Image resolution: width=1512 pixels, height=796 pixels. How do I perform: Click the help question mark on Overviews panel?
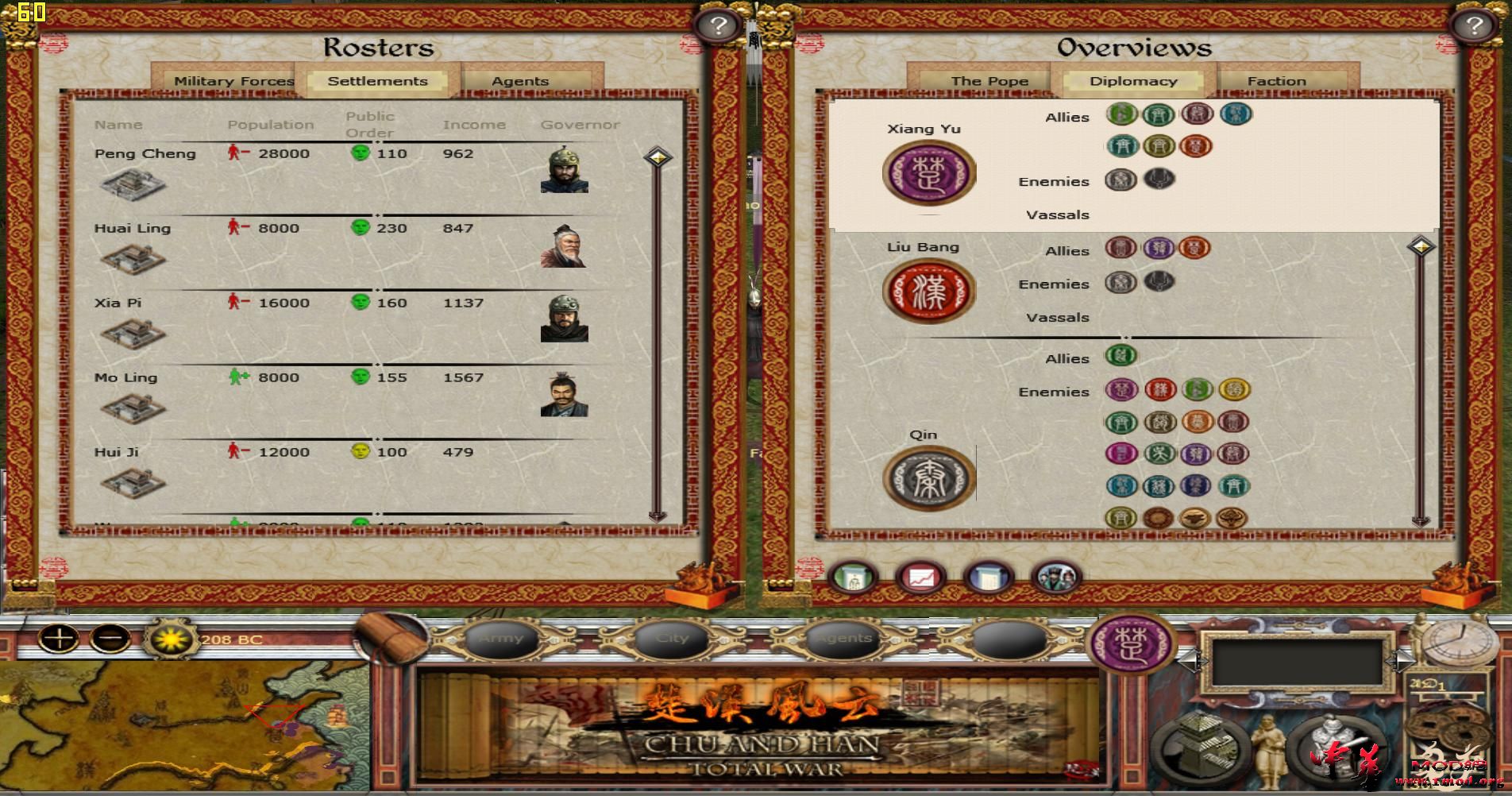[x=1475, y=26]
